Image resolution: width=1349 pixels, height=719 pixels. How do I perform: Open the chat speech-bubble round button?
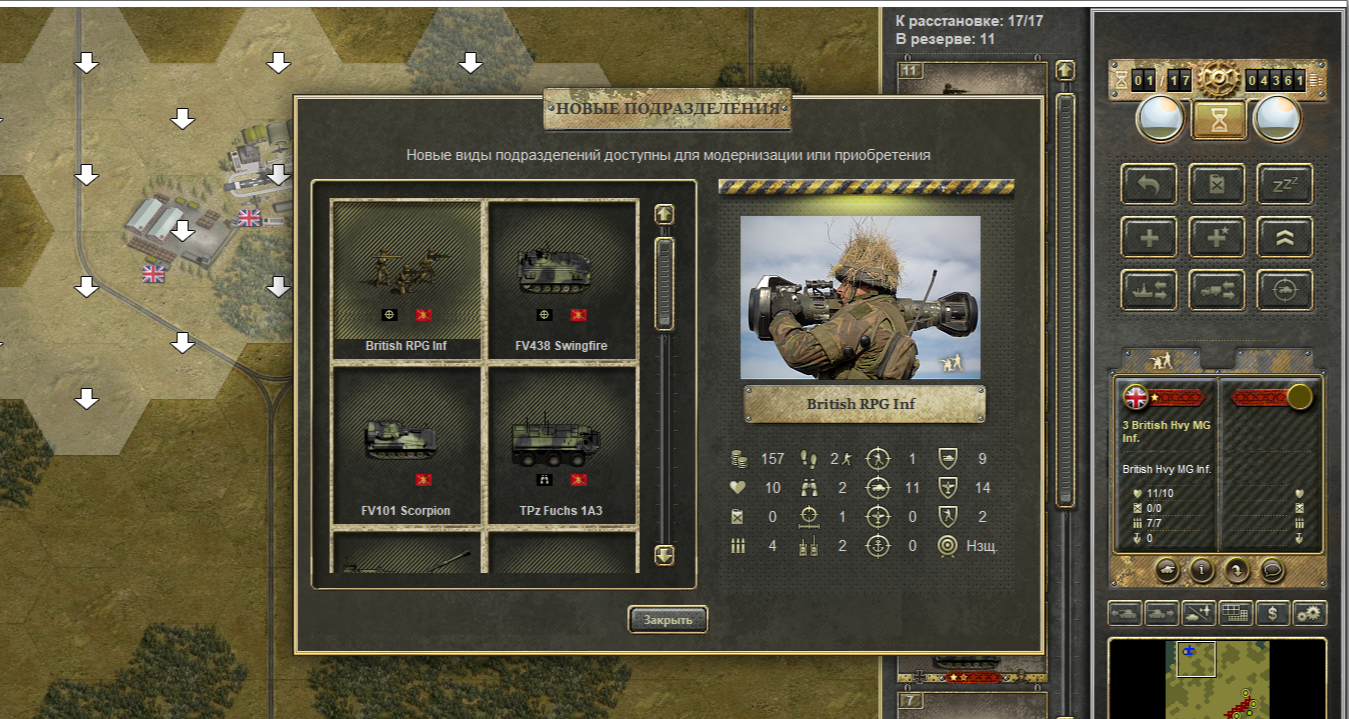click(x=1271, y=570)
